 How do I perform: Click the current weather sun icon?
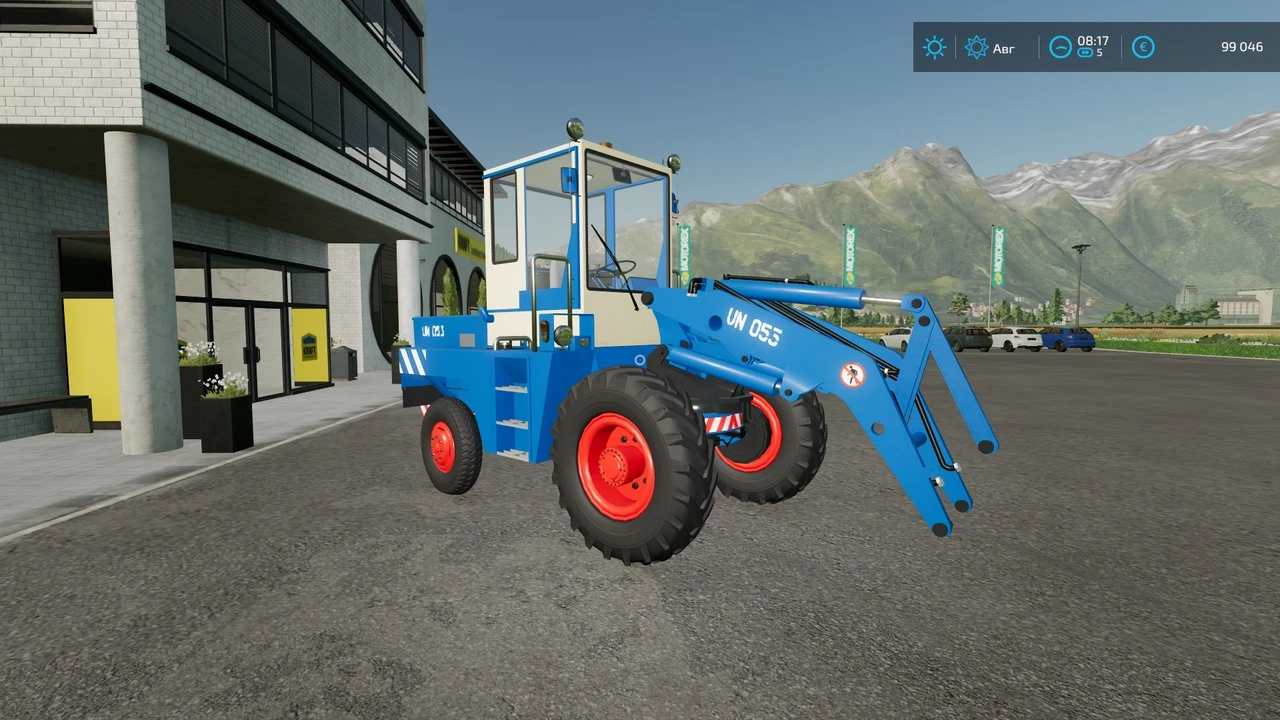pyautogui.click(x=934, y=48)
